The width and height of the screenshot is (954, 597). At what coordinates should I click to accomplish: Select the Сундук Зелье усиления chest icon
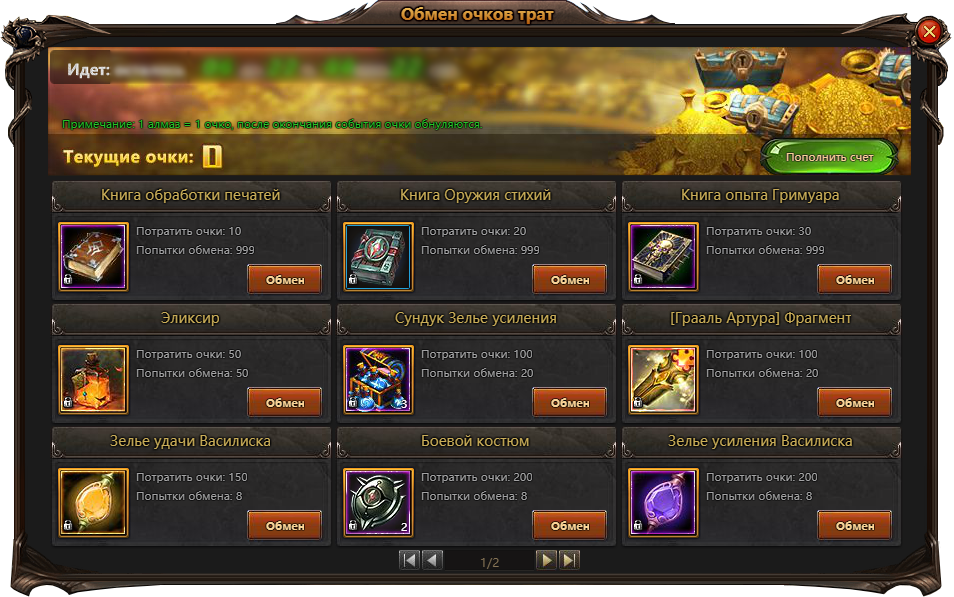point(378,380)
